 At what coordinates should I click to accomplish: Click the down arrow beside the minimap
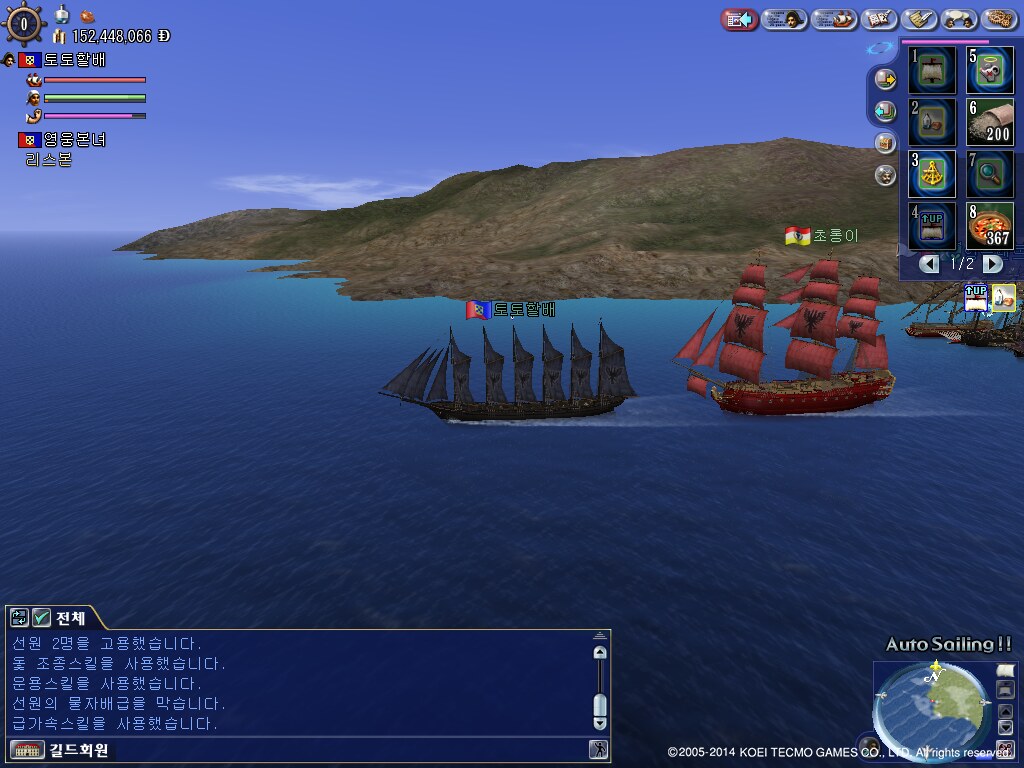coord(1005,729)
